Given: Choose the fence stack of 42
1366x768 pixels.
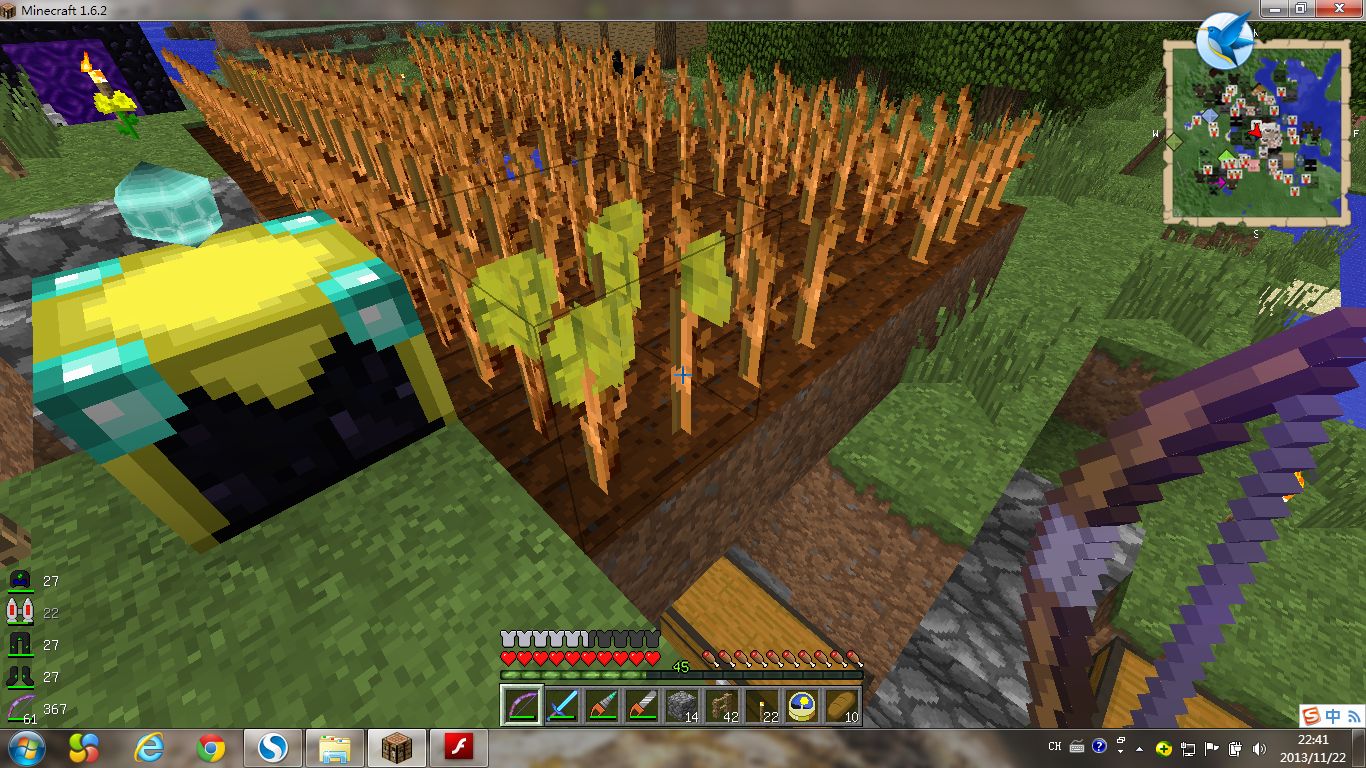Looking at the screenshot, I should pyautogui.click(x=721, y=706).
